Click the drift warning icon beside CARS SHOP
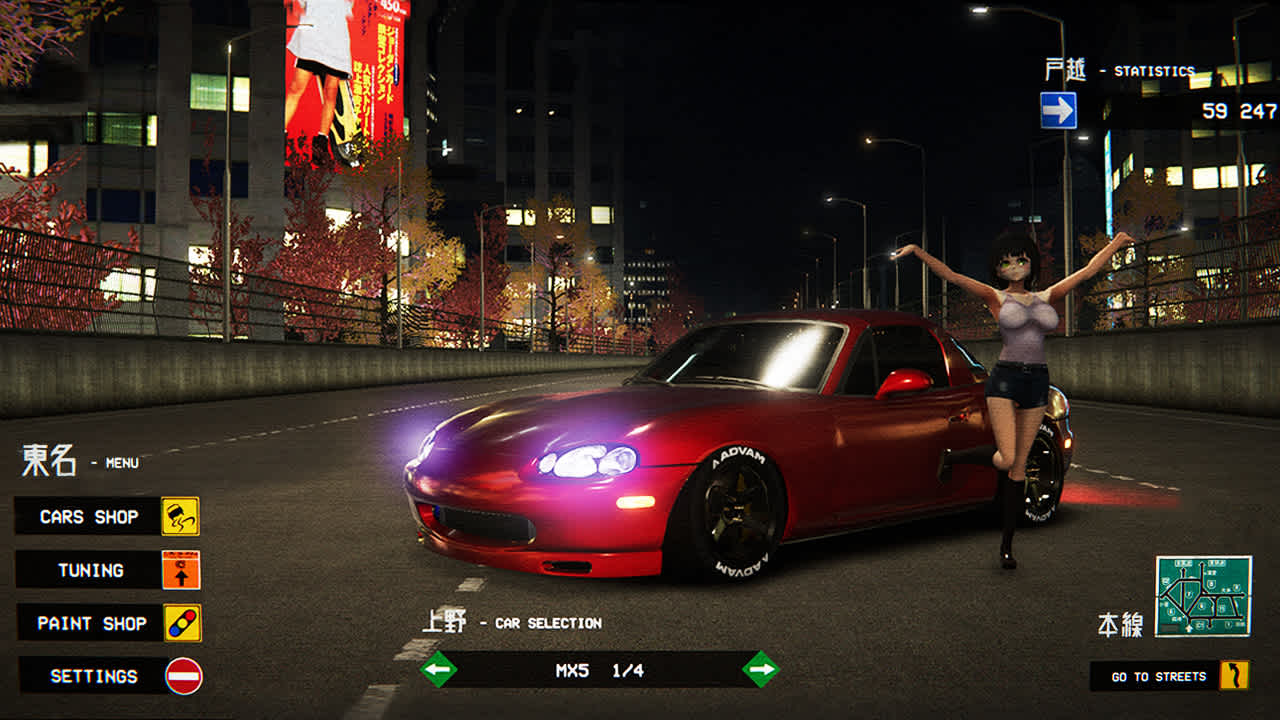Viewport: 1280px width, 720px height. click(180, 517)
